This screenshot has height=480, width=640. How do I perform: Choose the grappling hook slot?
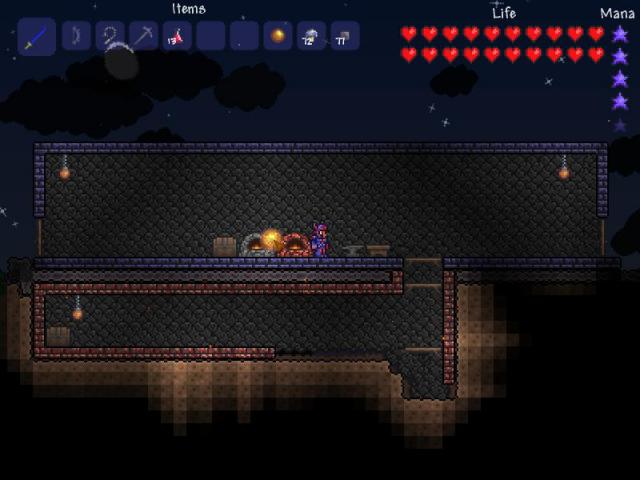click(110, 37)
